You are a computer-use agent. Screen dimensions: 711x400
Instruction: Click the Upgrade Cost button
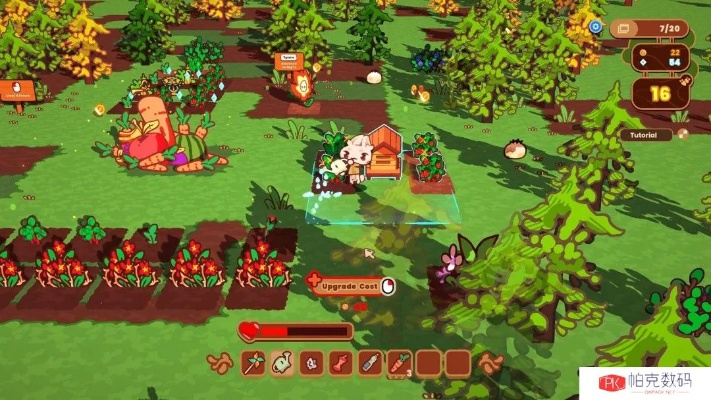352,286
